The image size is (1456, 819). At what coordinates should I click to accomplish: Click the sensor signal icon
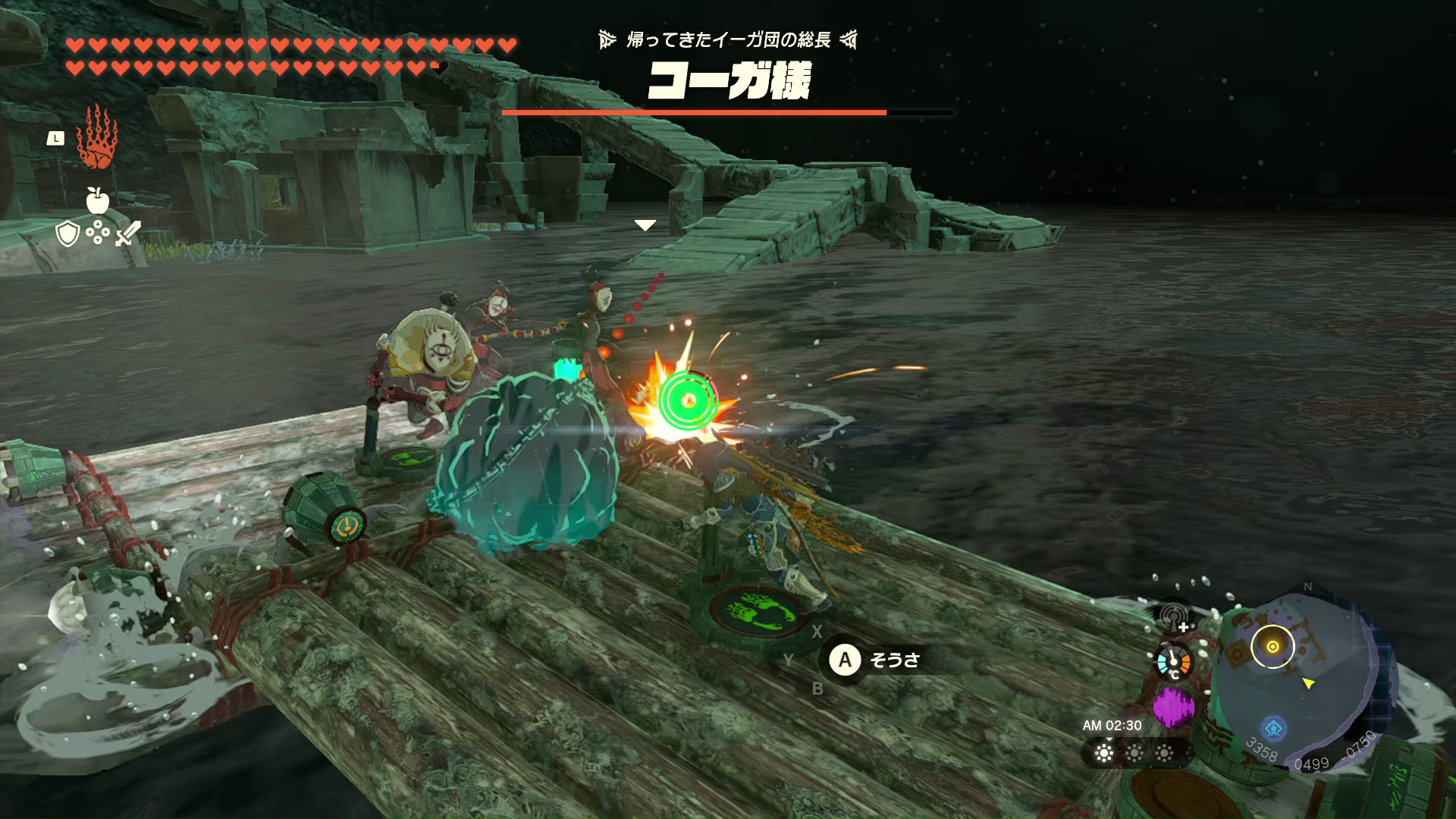click(x=1174, y=617)
